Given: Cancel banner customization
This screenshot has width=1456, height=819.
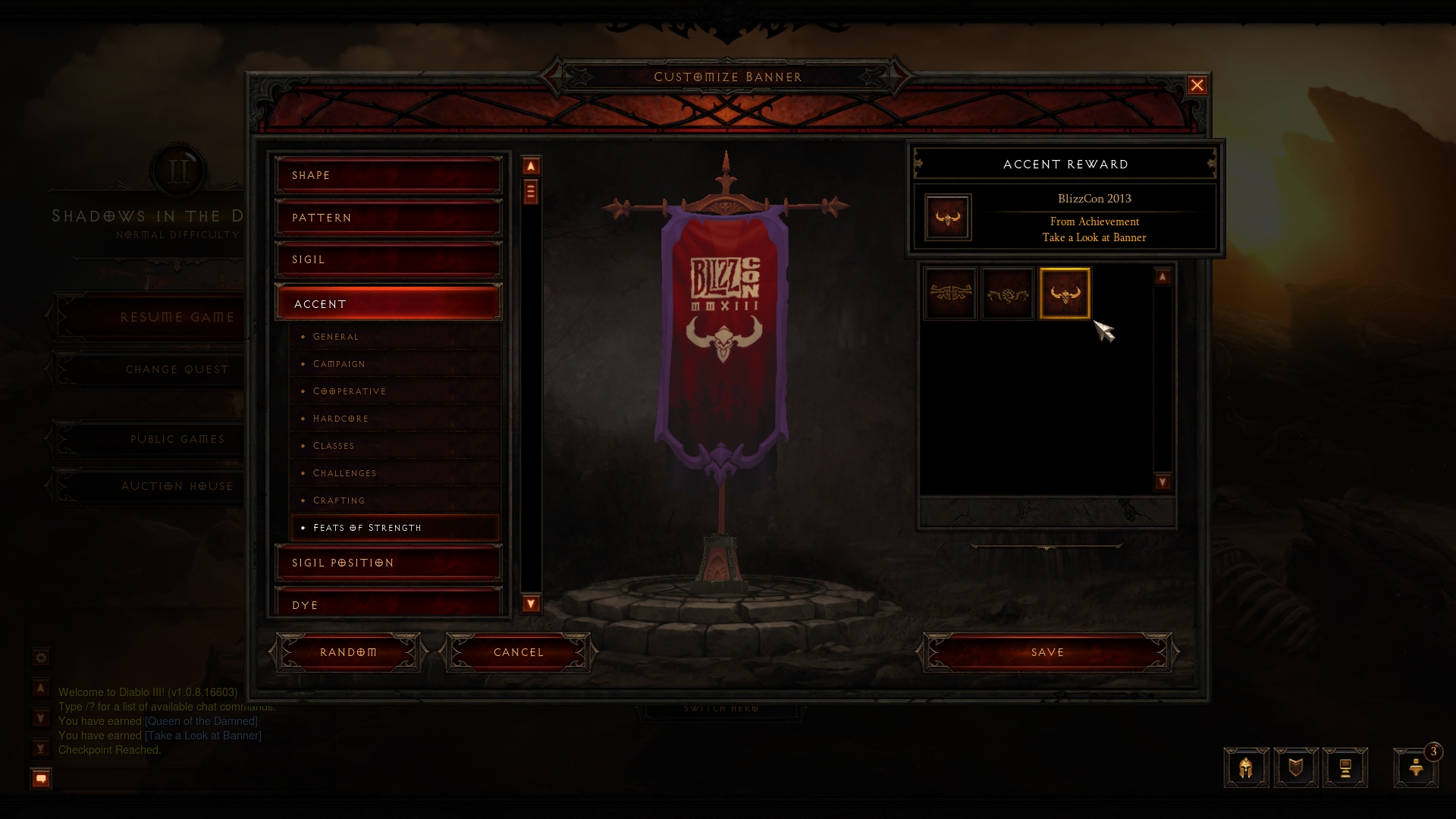Looking at the screenshot, I should (x=519, y=652).
